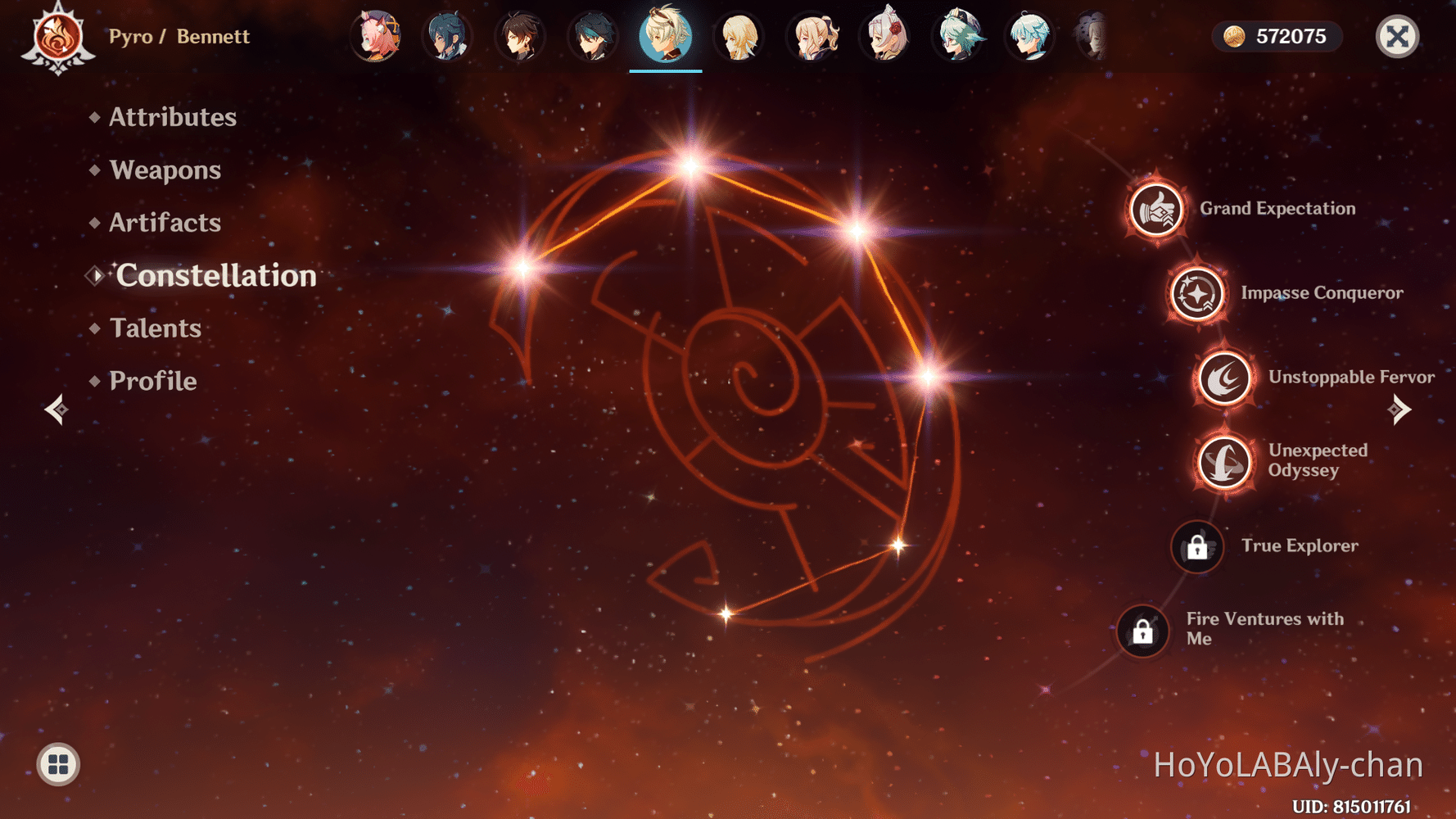Click the Mora currency counter
The height and width of the screenshot is (819, 1456).
pos(1276,36)
